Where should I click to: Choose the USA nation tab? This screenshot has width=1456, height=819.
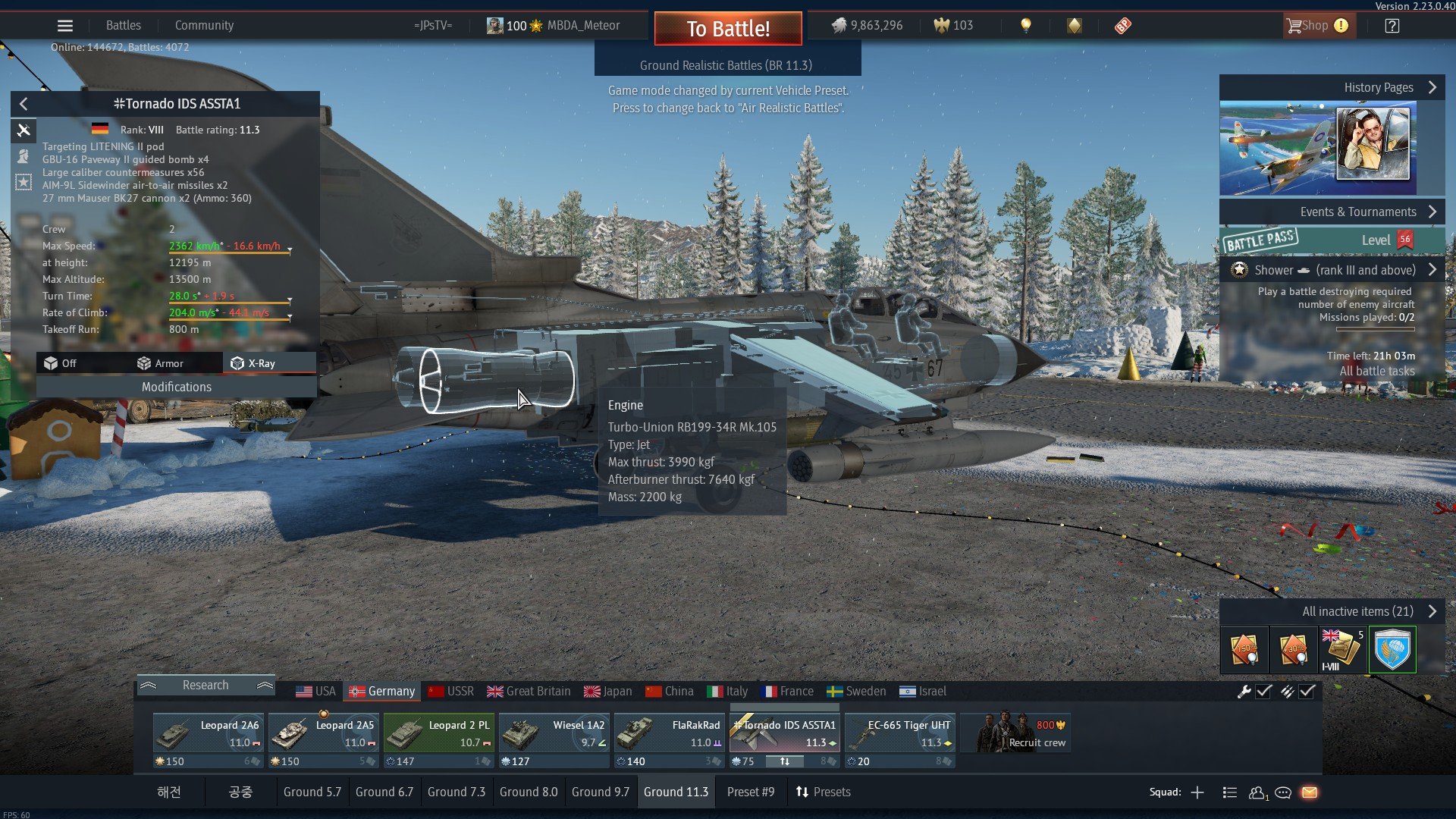coord(315,691)
